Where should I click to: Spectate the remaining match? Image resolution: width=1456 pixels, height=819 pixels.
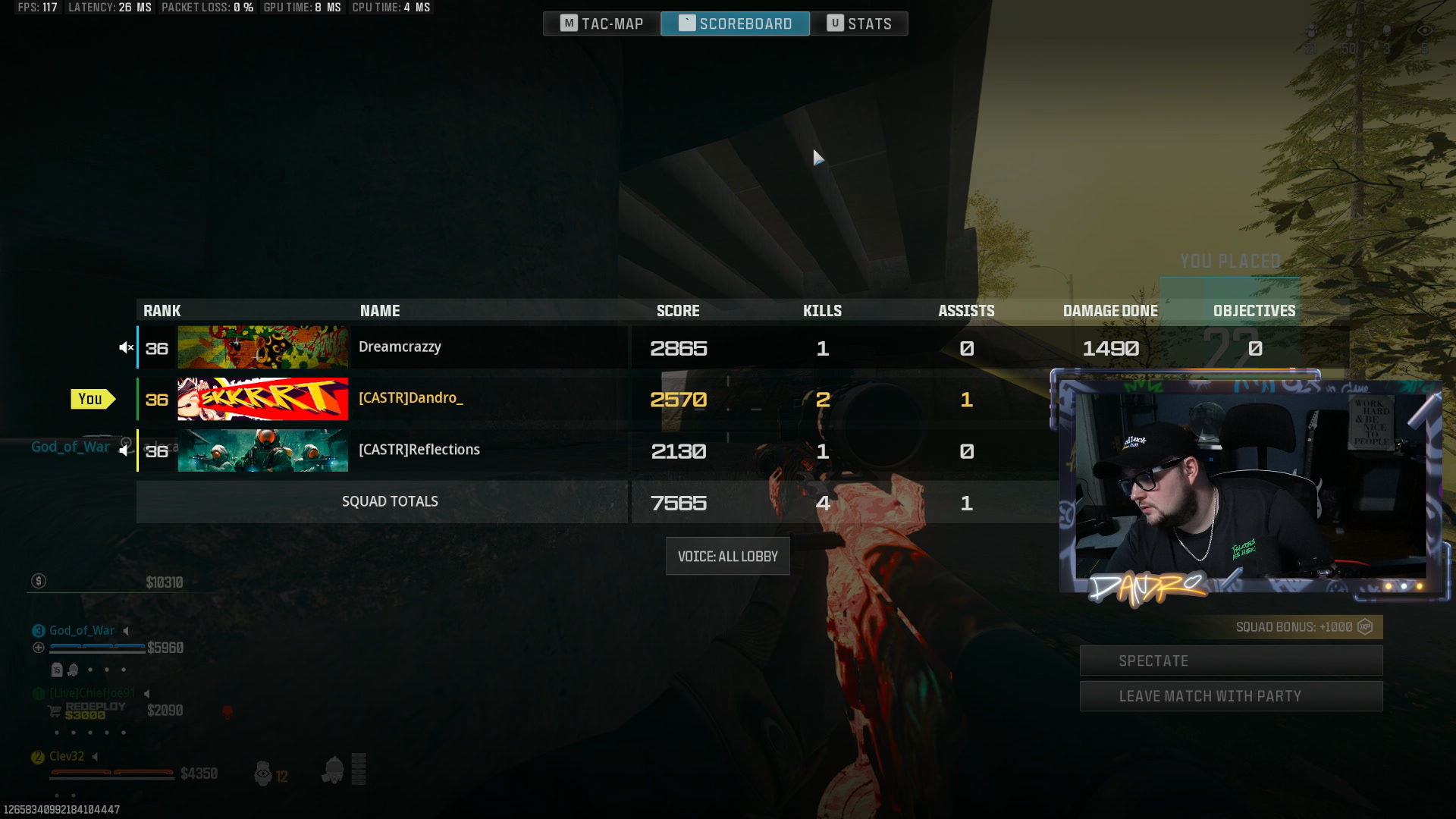click(x=1230, y=661)
